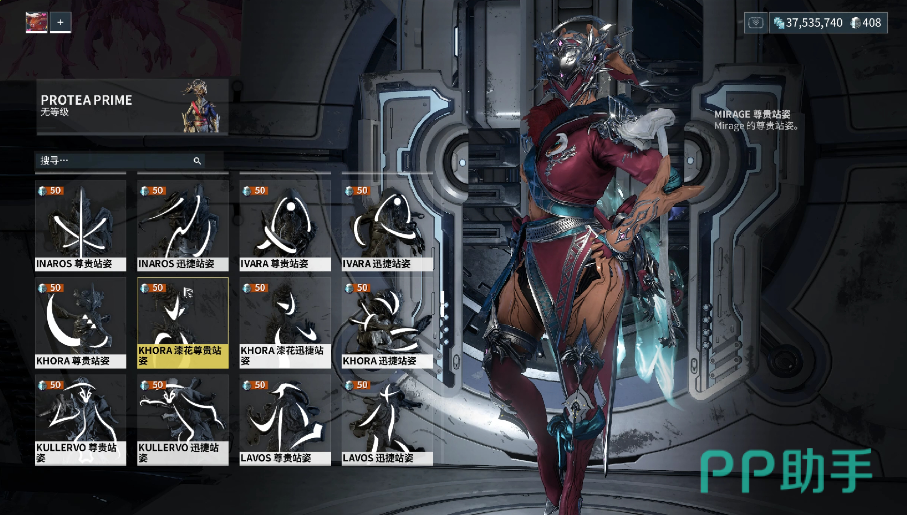Choose the INAROS 迅捷站姿 tile
The height and width of the screenshot is (515, 907).
click(x=183, y=226)
